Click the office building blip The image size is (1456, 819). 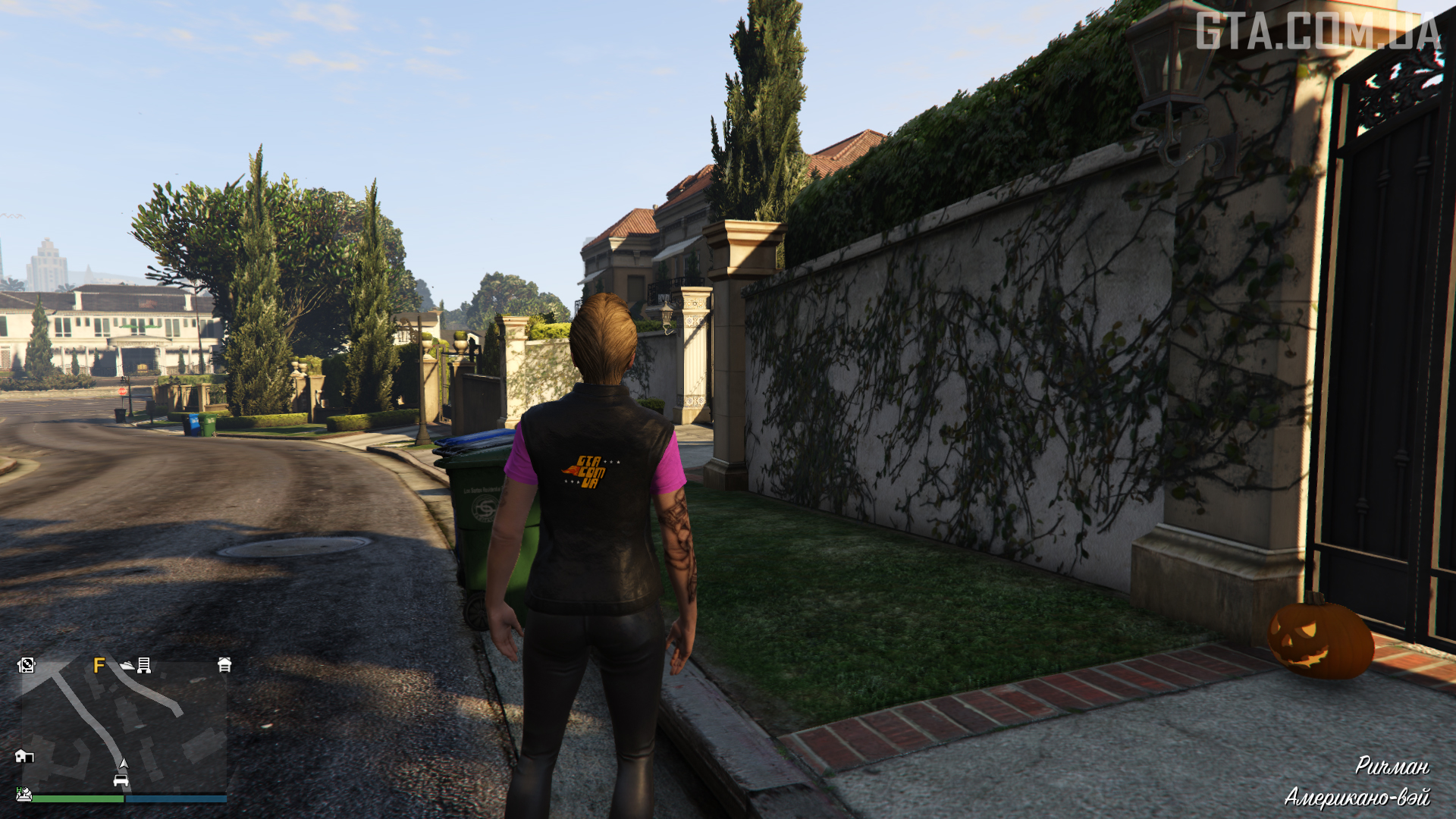(x=144, y=666)
